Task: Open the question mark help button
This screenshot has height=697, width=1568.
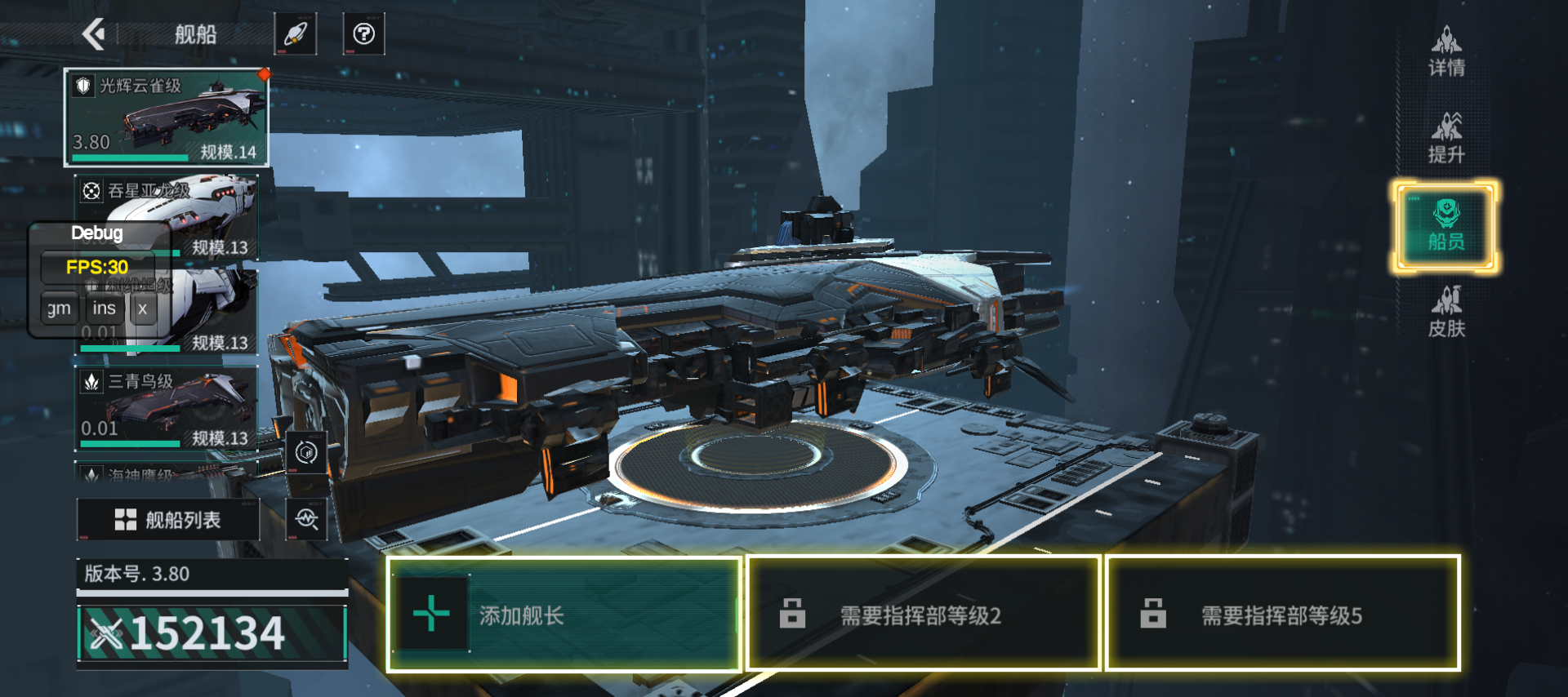Action: coord(363,34)
